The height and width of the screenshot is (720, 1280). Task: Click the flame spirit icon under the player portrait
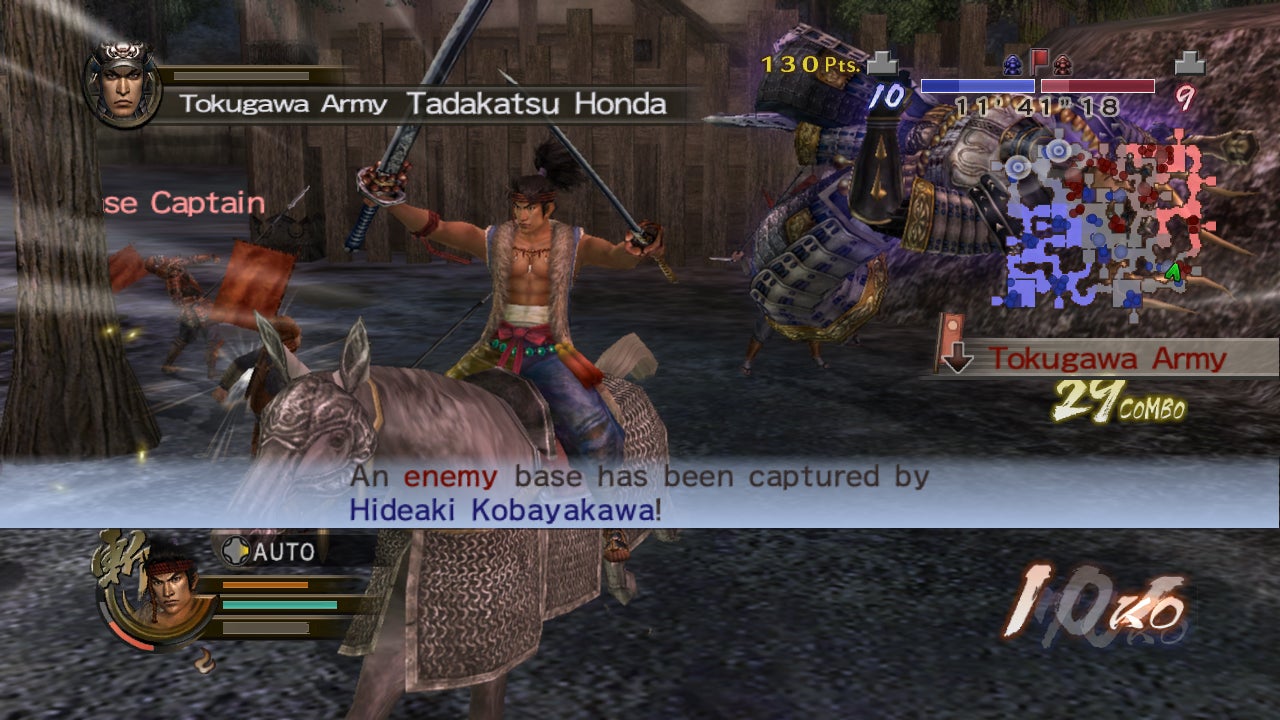(204, 662)
